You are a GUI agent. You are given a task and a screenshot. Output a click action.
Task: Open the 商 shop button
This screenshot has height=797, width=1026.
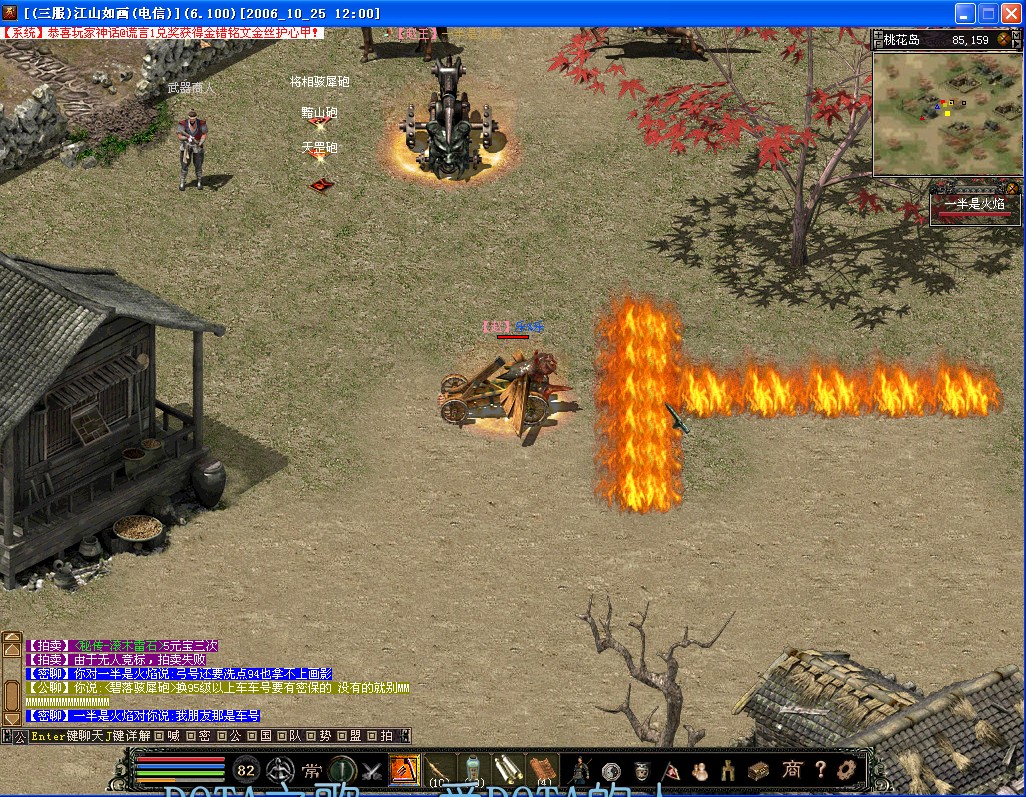click(791, 770)
